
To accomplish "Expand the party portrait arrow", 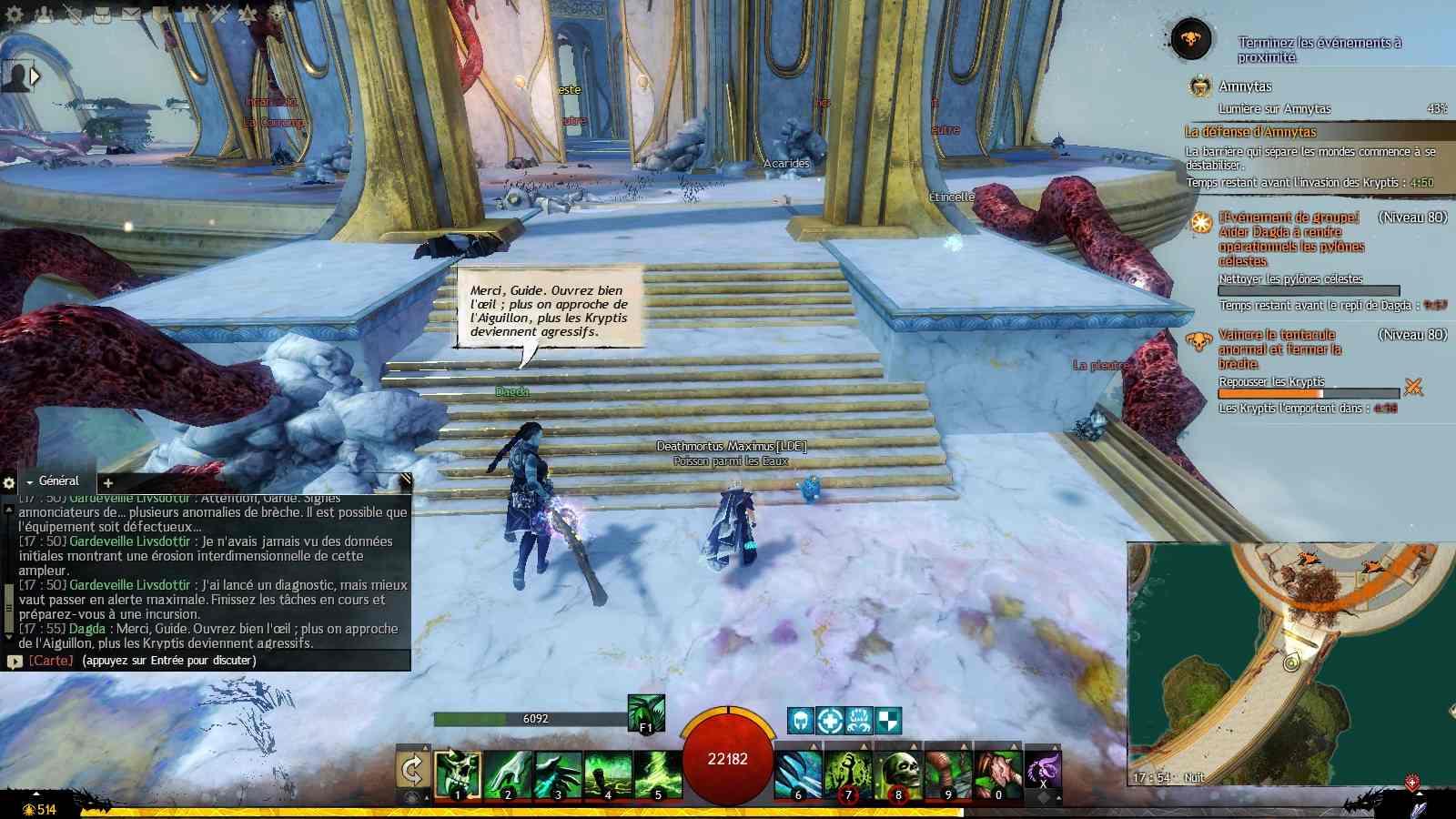I will pyautogui.click(x=35, y=76).
